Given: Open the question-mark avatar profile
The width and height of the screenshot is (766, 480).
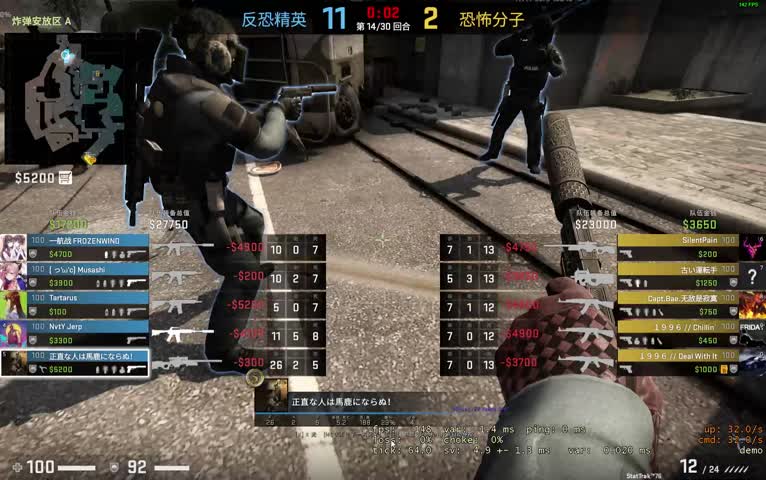Looking at the screenshot, I should pos(752,277).
